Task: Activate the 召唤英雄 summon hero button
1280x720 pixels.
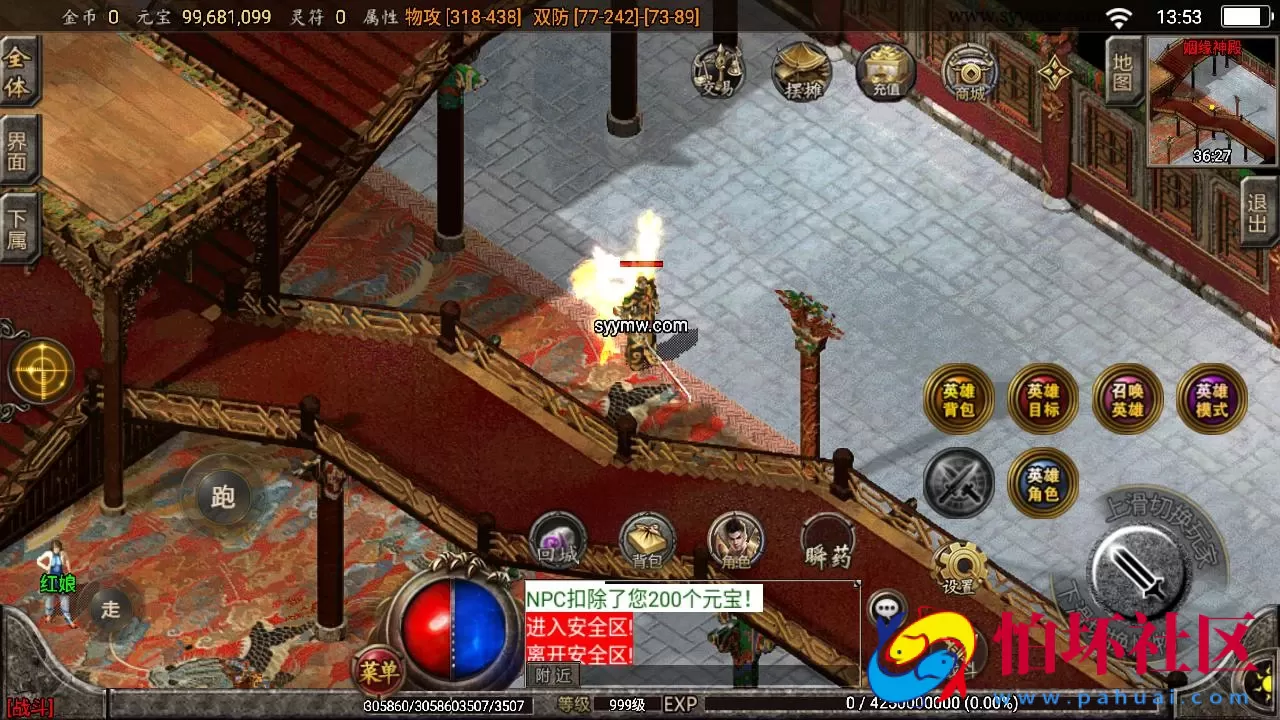Action: [x=1127, y=398]
